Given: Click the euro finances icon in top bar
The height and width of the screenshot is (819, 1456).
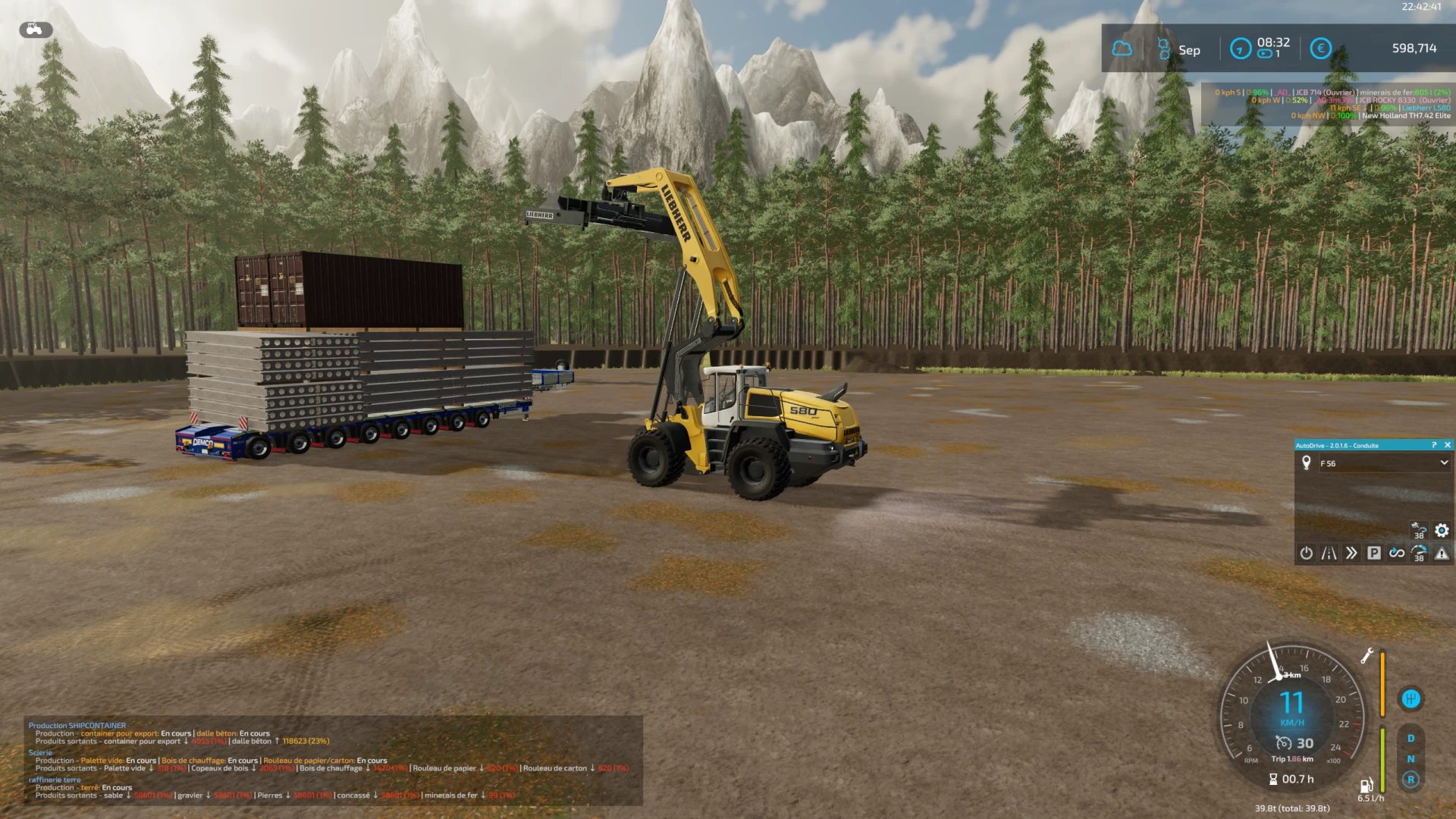Looking at the screenshot, I should [1319, 49].
